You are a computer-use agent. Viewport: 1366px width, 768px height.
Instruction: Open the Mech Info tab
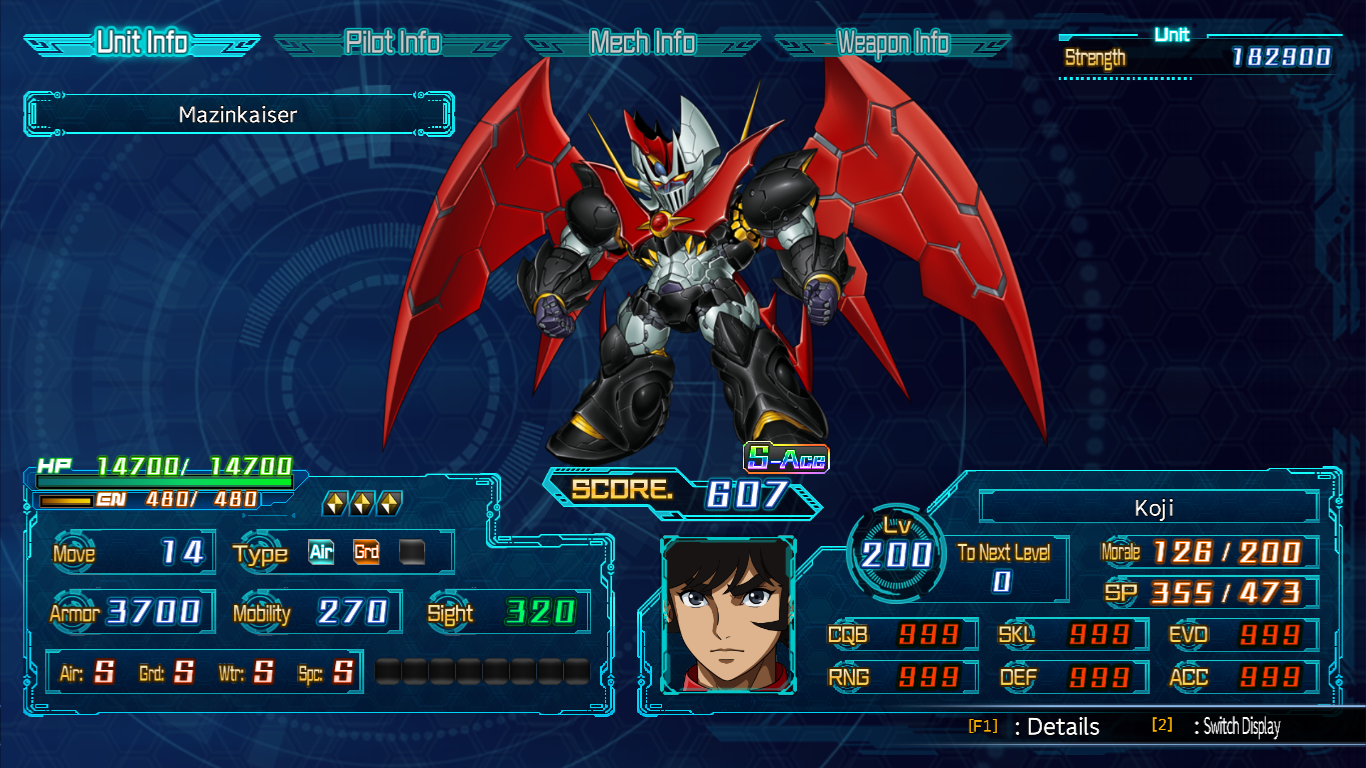click(x=642, y=43)
